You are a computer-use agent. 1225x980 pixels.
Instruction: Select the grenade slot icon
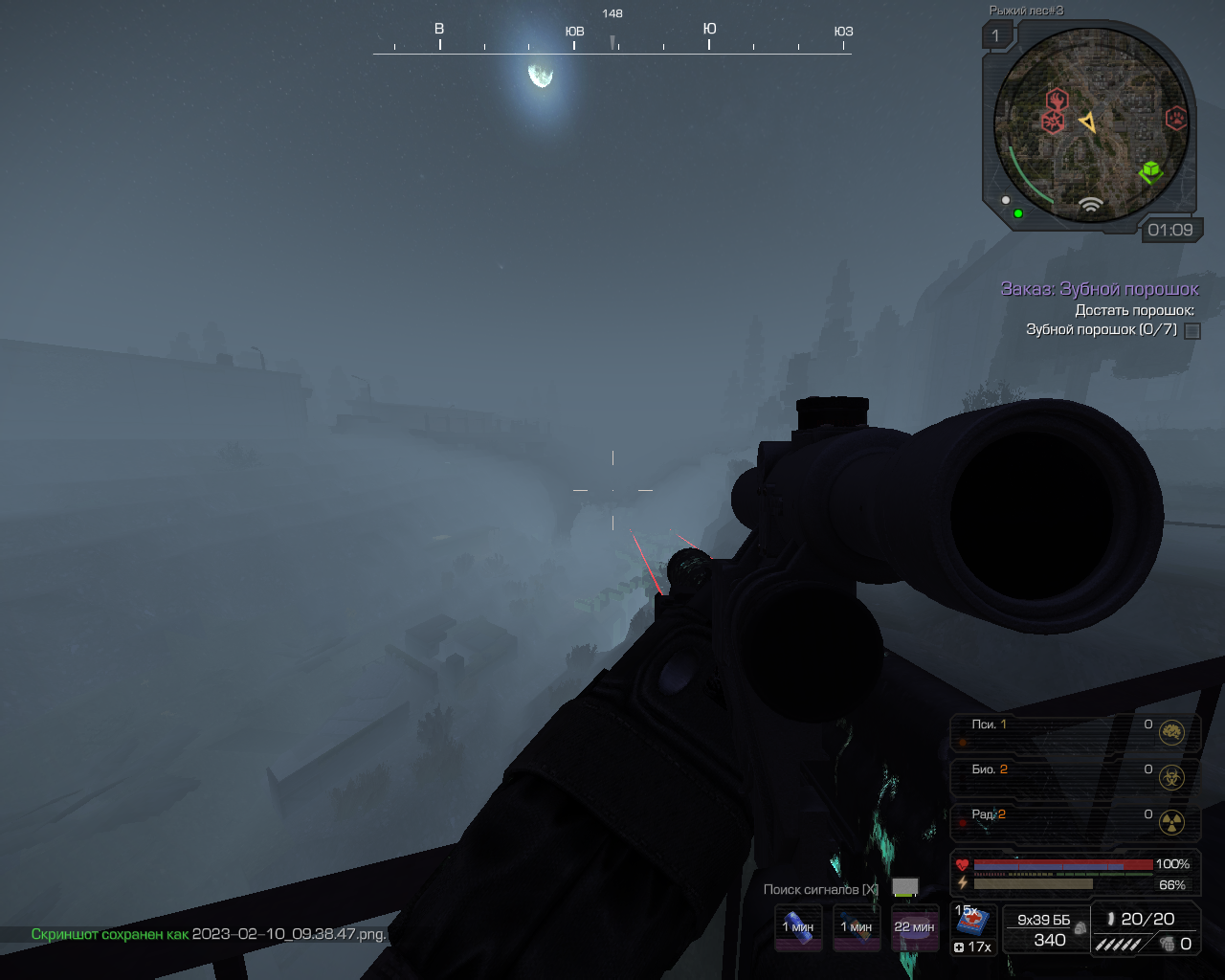tap(1169, 944)
